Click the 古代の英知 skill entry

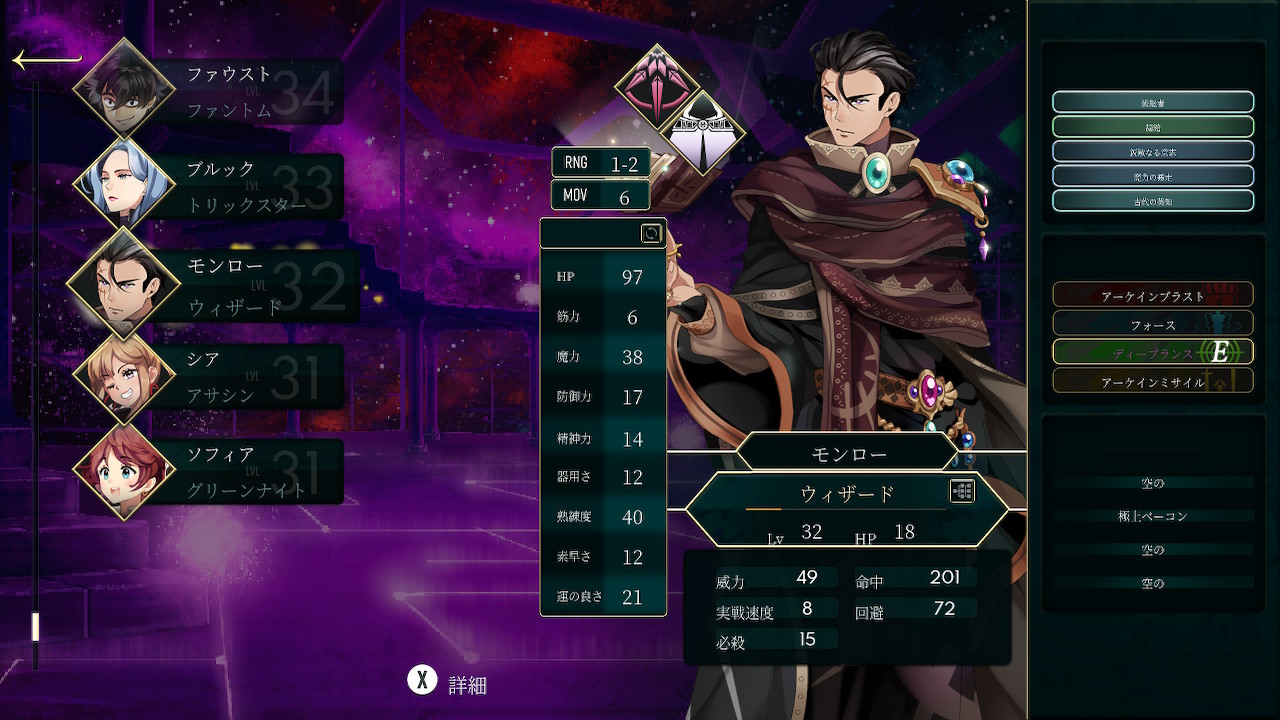coord(1152,200)
